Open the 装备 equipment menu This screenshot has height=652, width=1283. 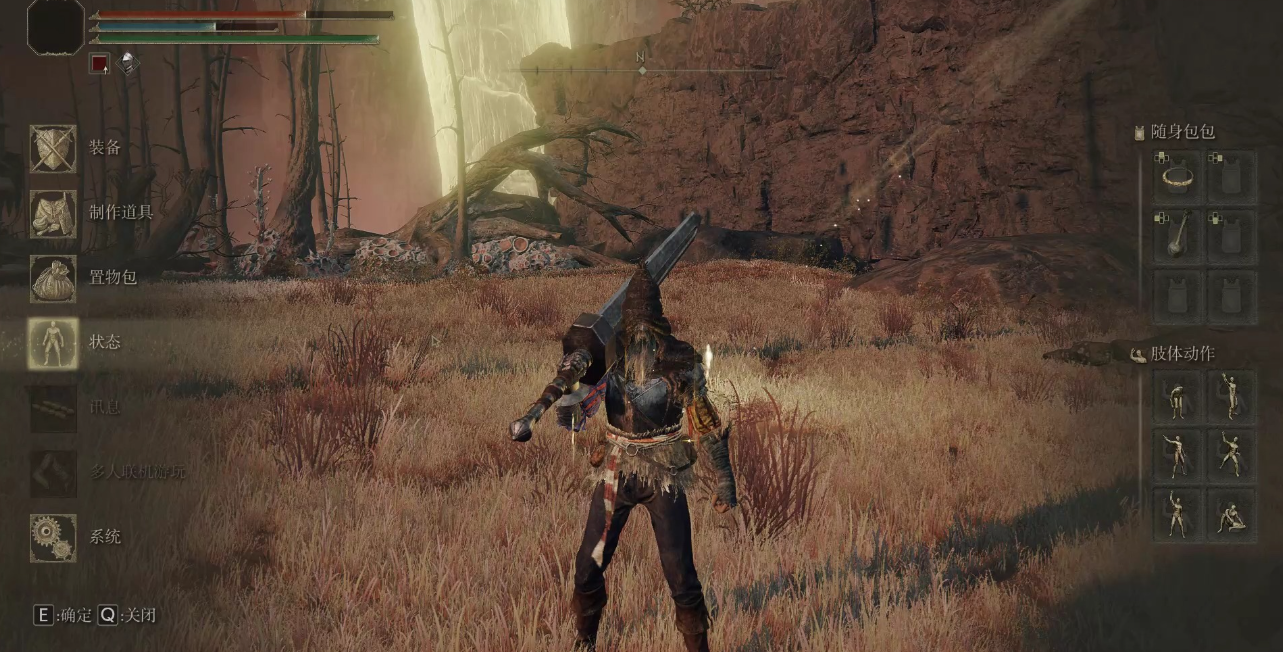coord(53,148)
